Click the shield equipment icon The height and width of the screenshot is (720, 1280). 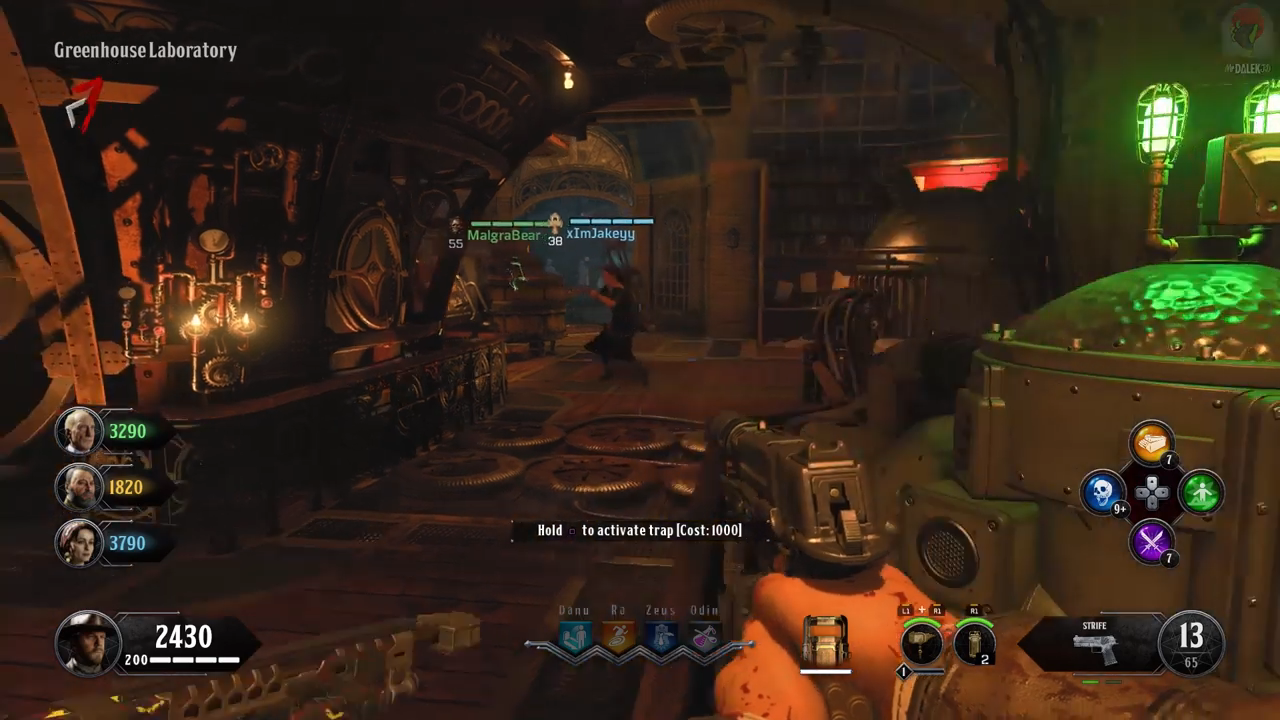pos(825,641)
